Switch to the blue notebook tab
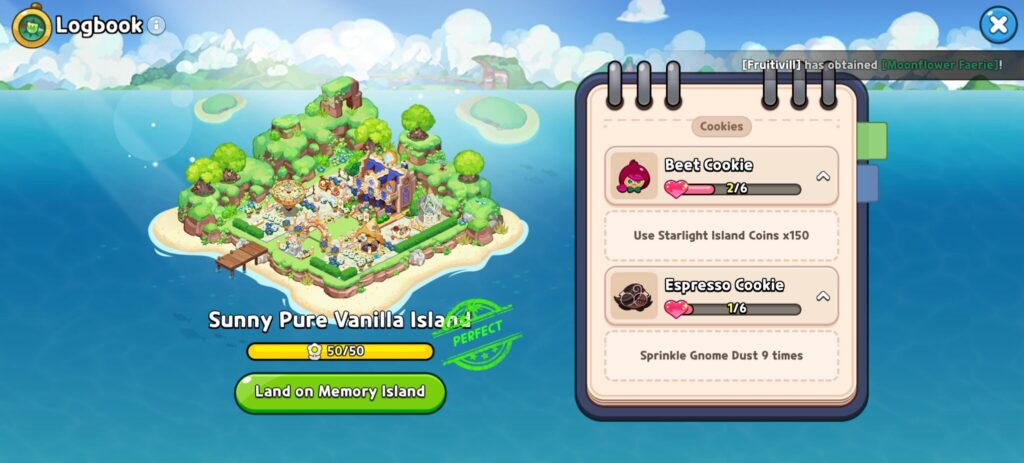 868,183
